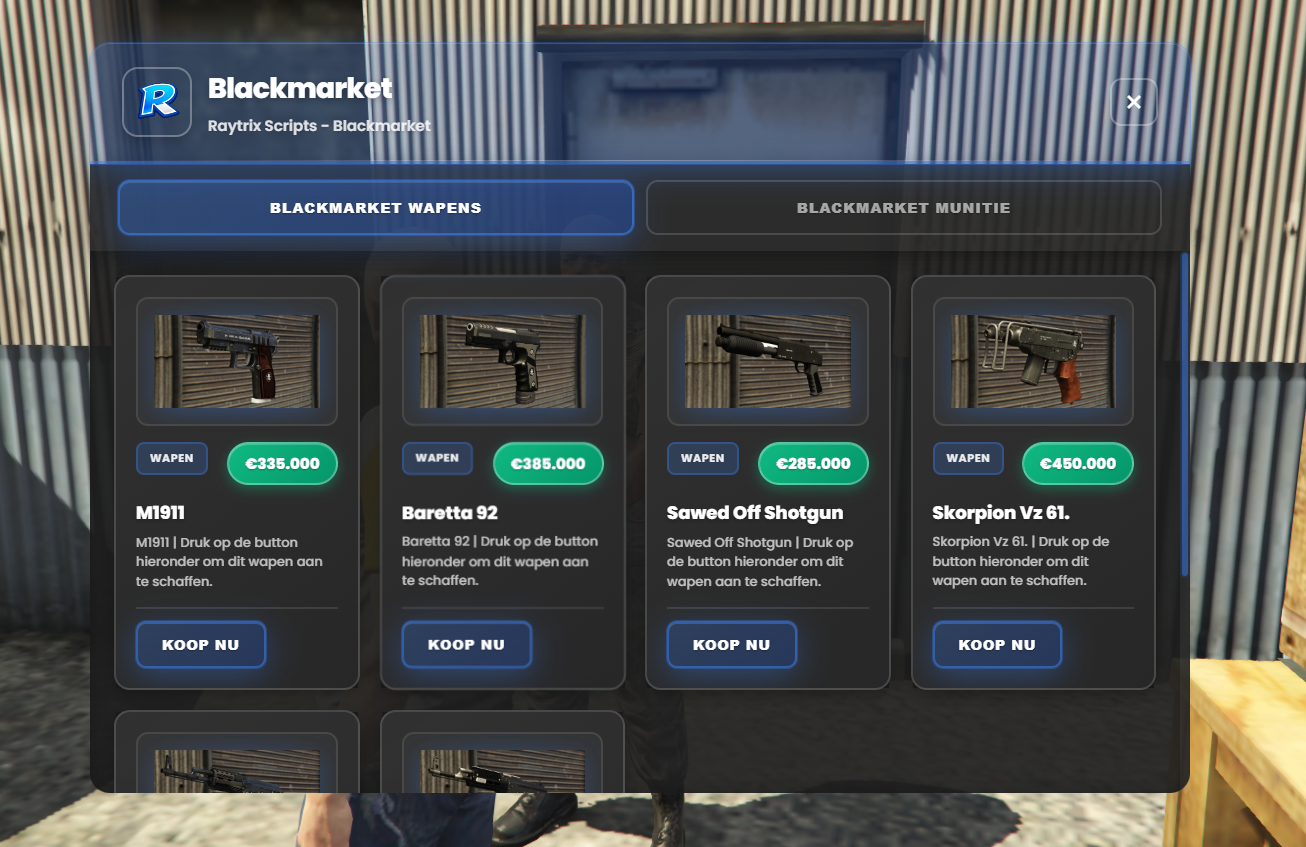
Task: Close the Blackmarket window
Action: [1133, 101]
